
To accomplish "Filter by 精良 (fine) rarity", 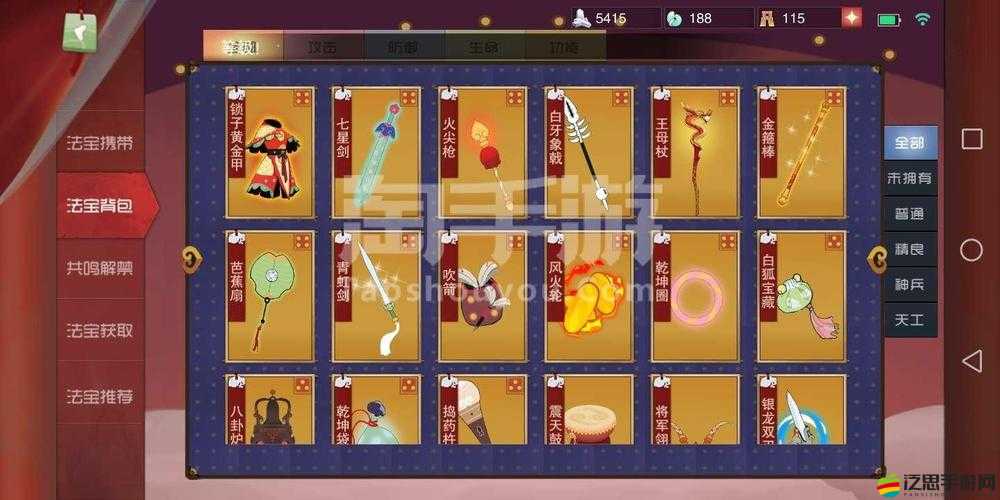I will coord(910,249).
